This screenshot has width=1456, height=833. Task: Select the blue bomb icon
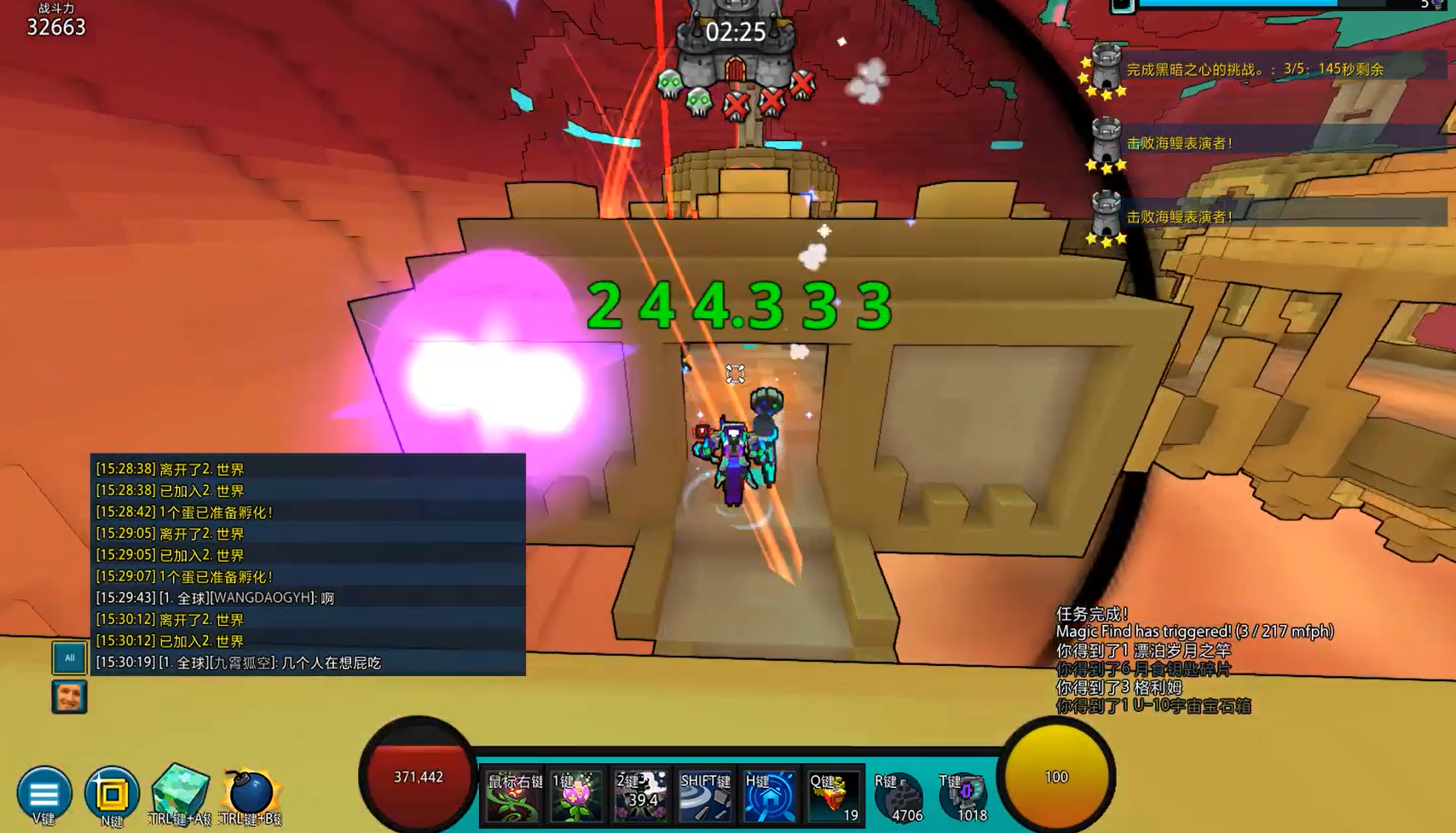251,792
